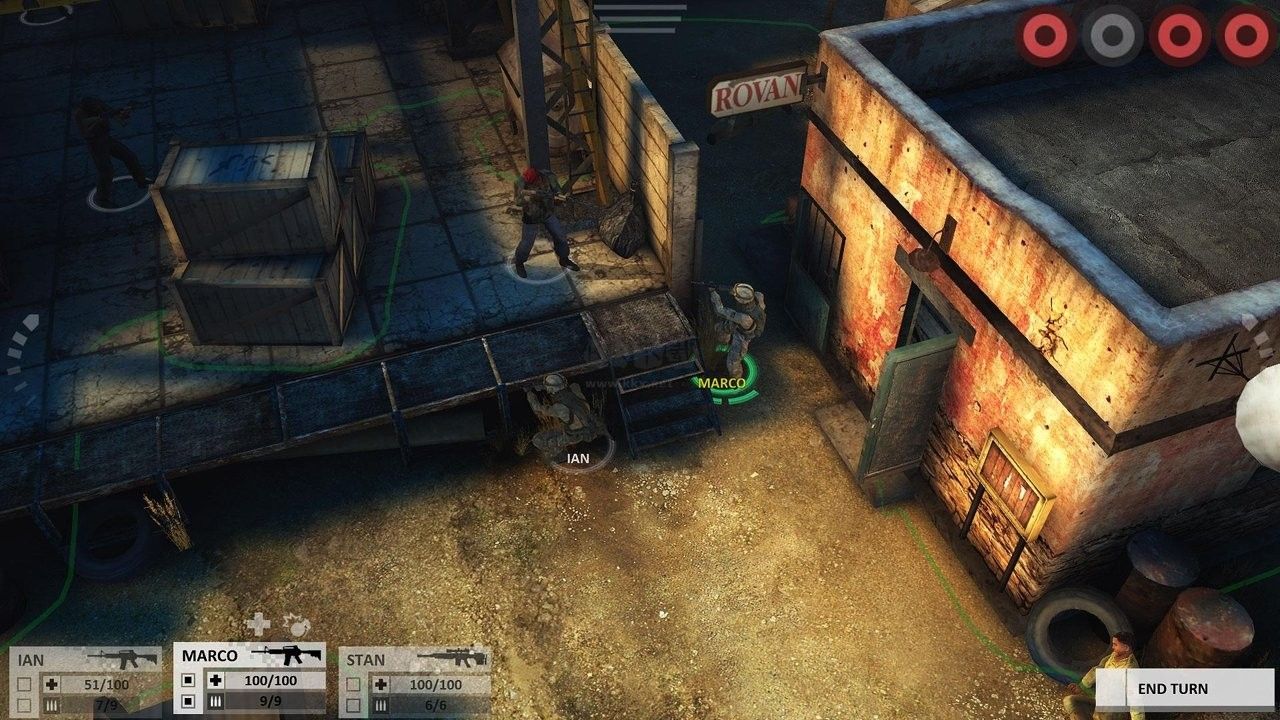Viewport: 1280px width, 720px height.
Task: Click Marco's ammo magazine icon showing 9/9
Action: click(x=217, y=701)
